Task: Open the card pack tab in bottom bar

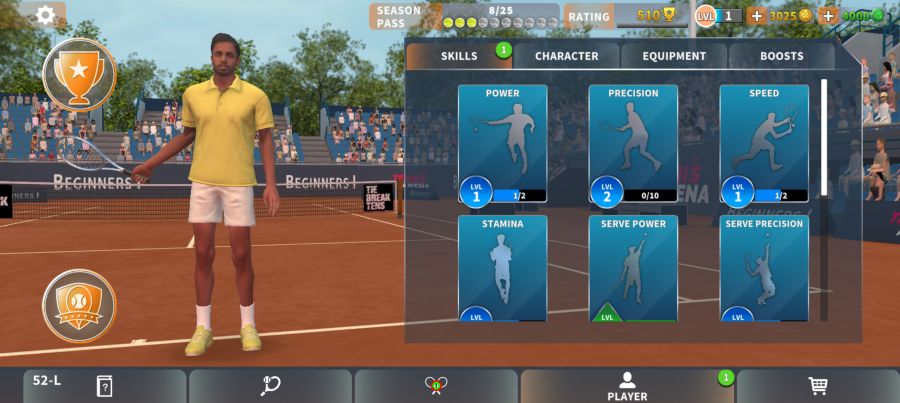Action: click(104, 386)
